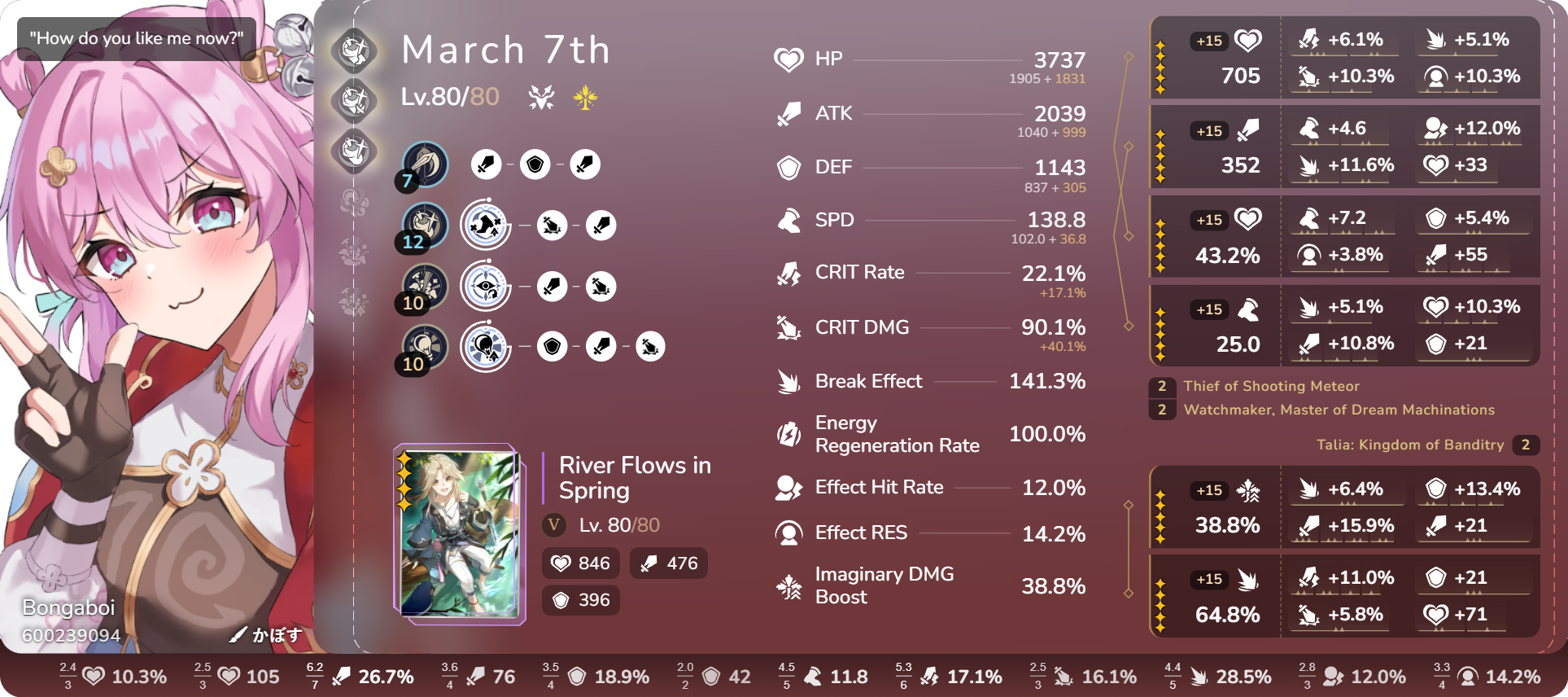Click the HP heart stat icon

[788, 59]
